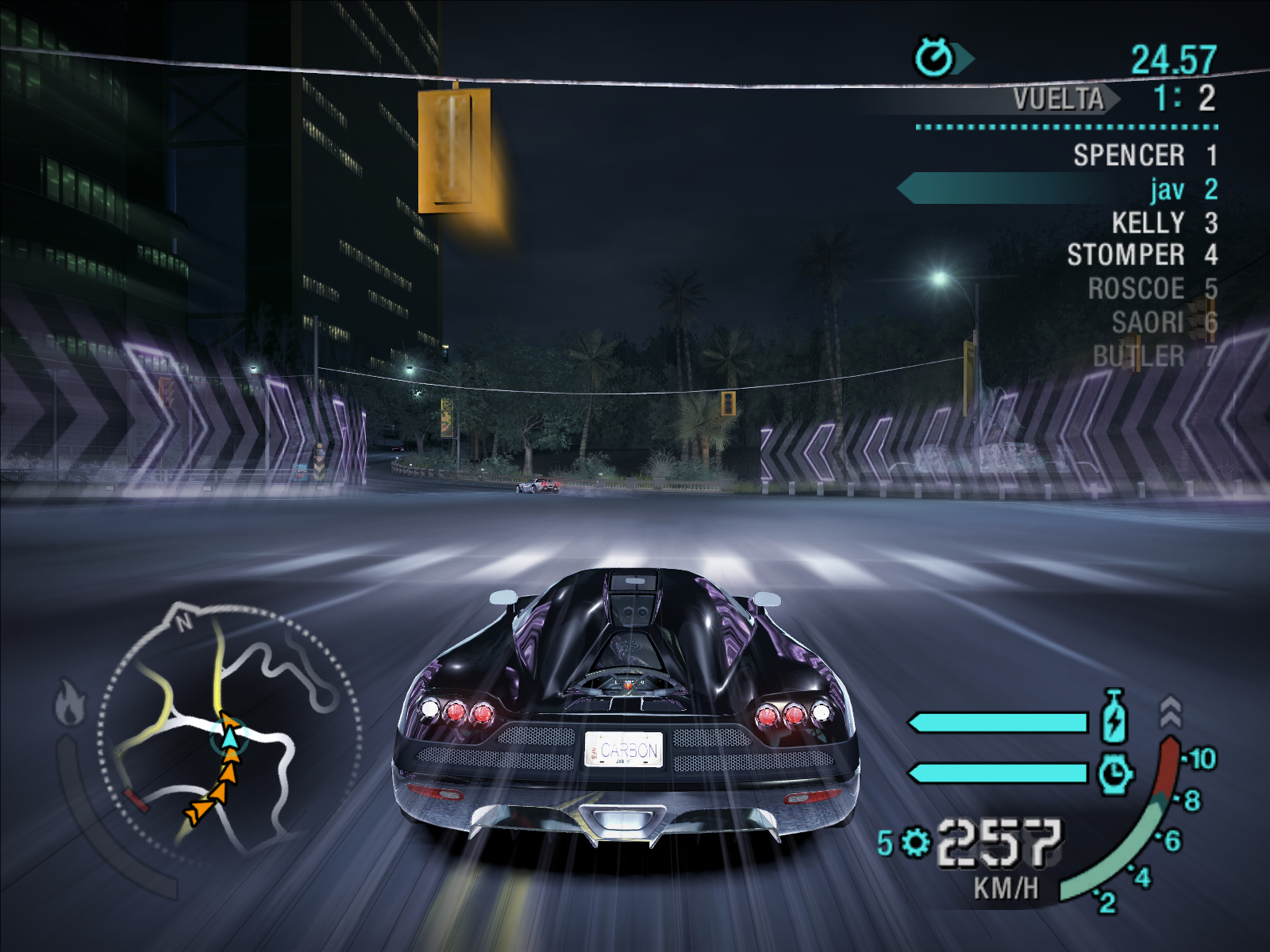Select KELLY in the leaderboard
Screen dimensions: 1270x952
1148,223
